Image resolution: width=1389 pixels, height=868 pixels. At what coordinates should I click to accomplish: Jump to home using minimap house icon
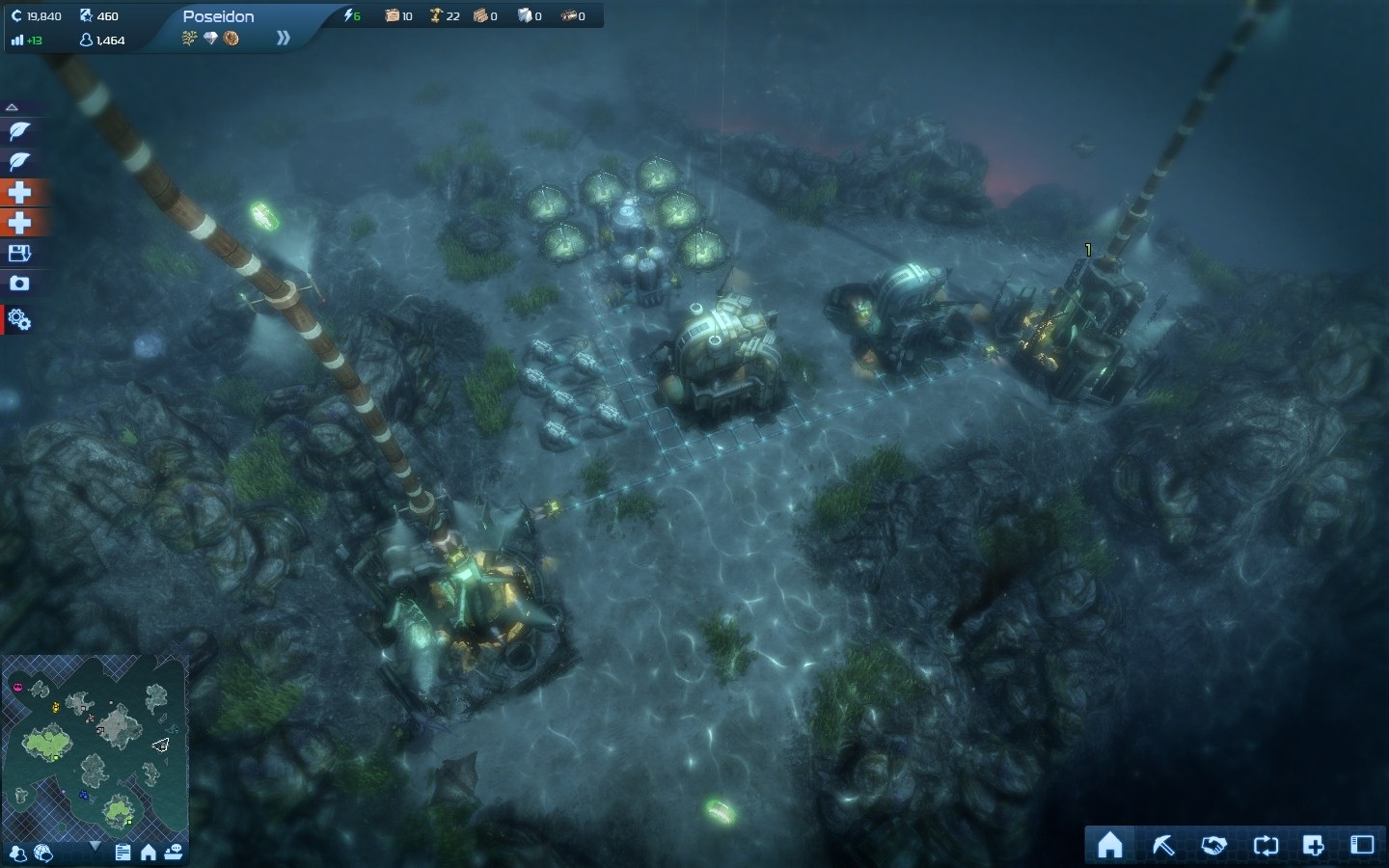click(x=149, y=853)
